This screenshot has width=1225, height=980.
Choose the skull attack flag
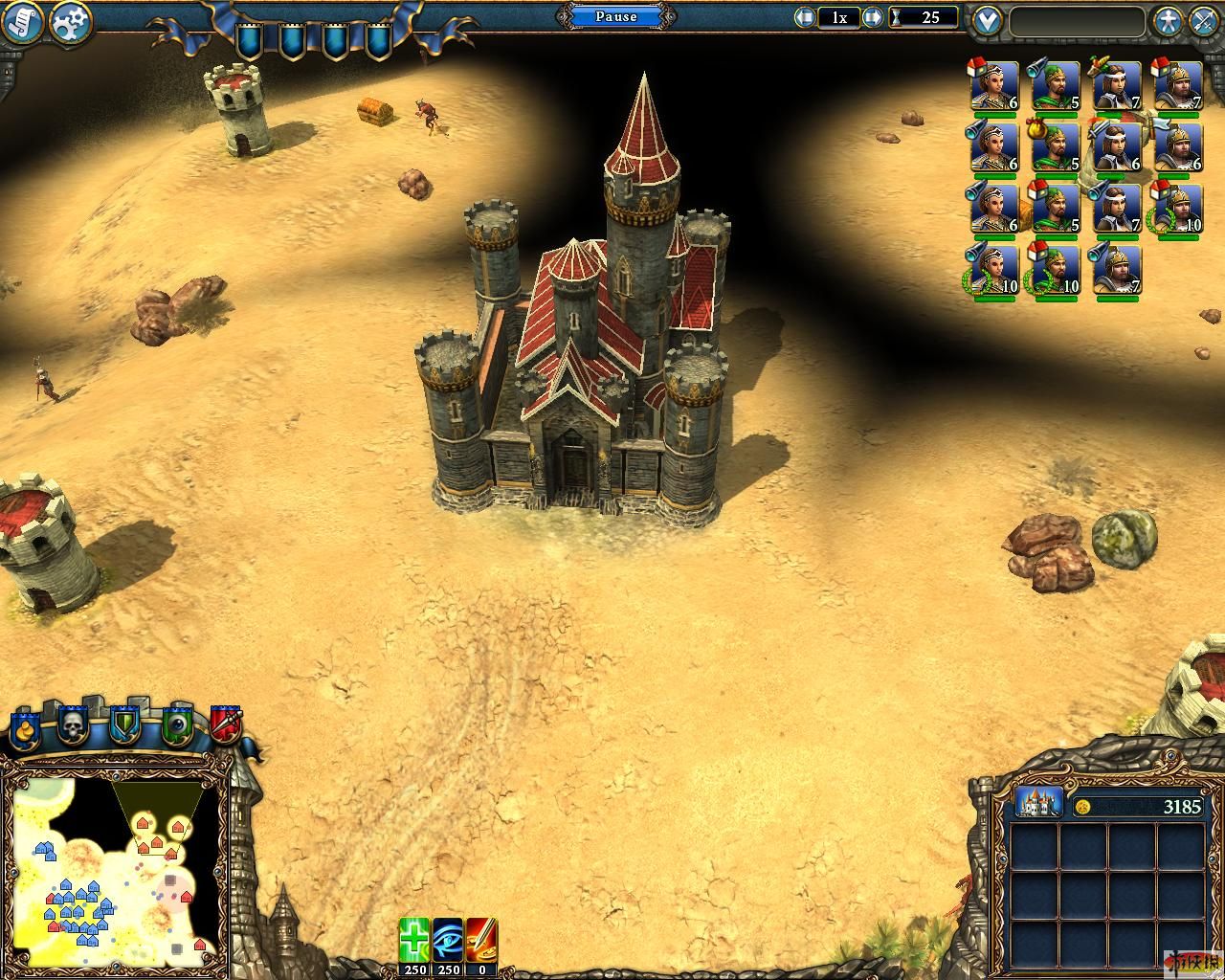point(74,727)
